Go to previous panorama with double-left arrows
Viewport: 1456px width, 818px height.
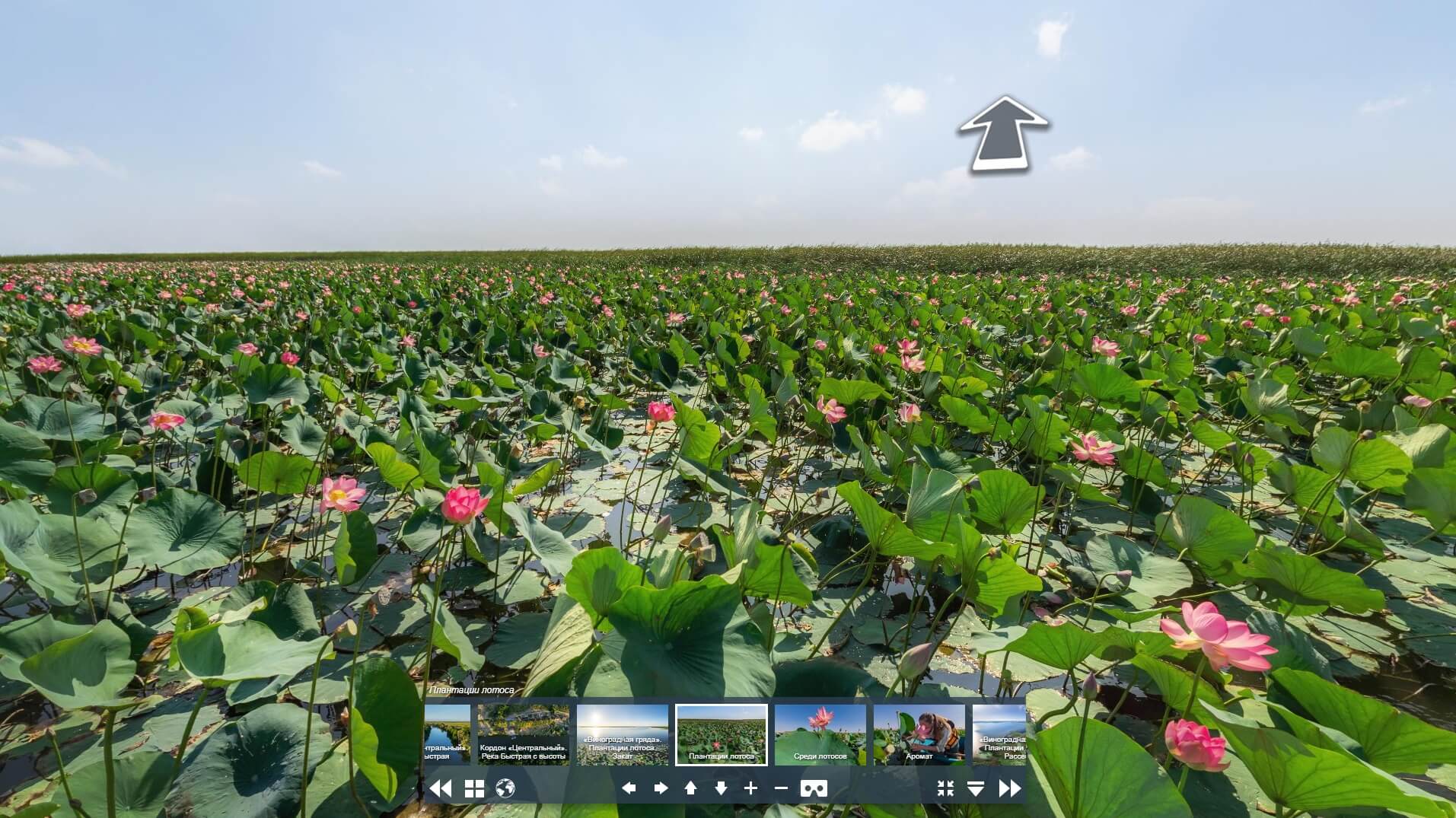click(441, 789)
